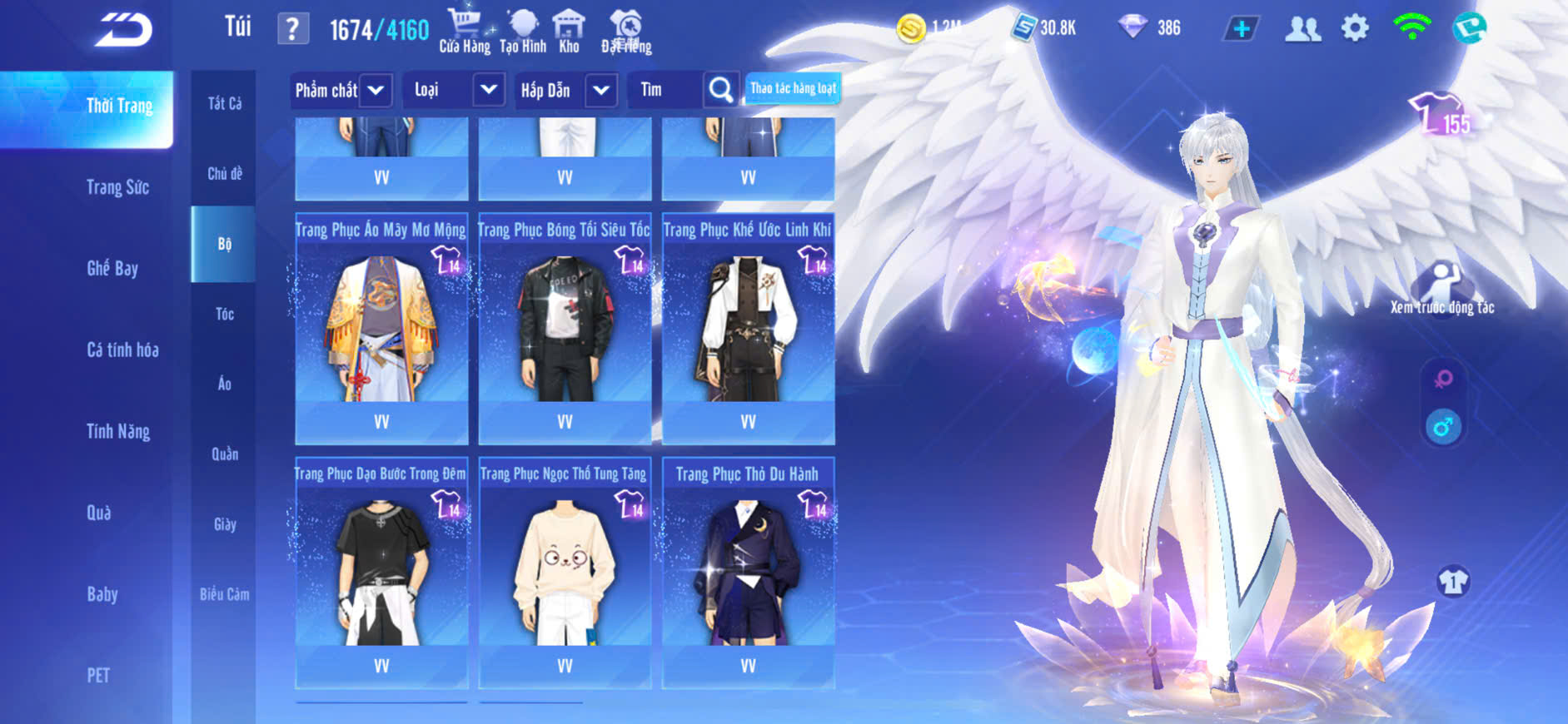Select Trang Phục Ngọc Thố Tung Tăng outfit
Viewport: 1568px width, 724px height.
[x=565, y=573]
